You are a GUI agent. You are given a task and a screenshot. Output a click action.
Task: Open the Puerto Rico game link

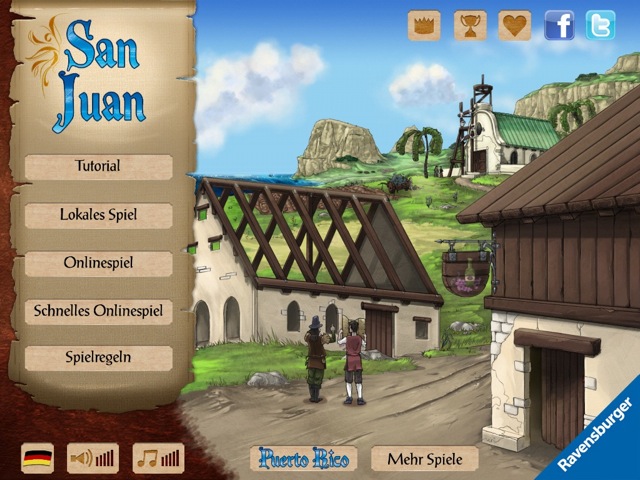pyautogui.click(x=303, y=459)
